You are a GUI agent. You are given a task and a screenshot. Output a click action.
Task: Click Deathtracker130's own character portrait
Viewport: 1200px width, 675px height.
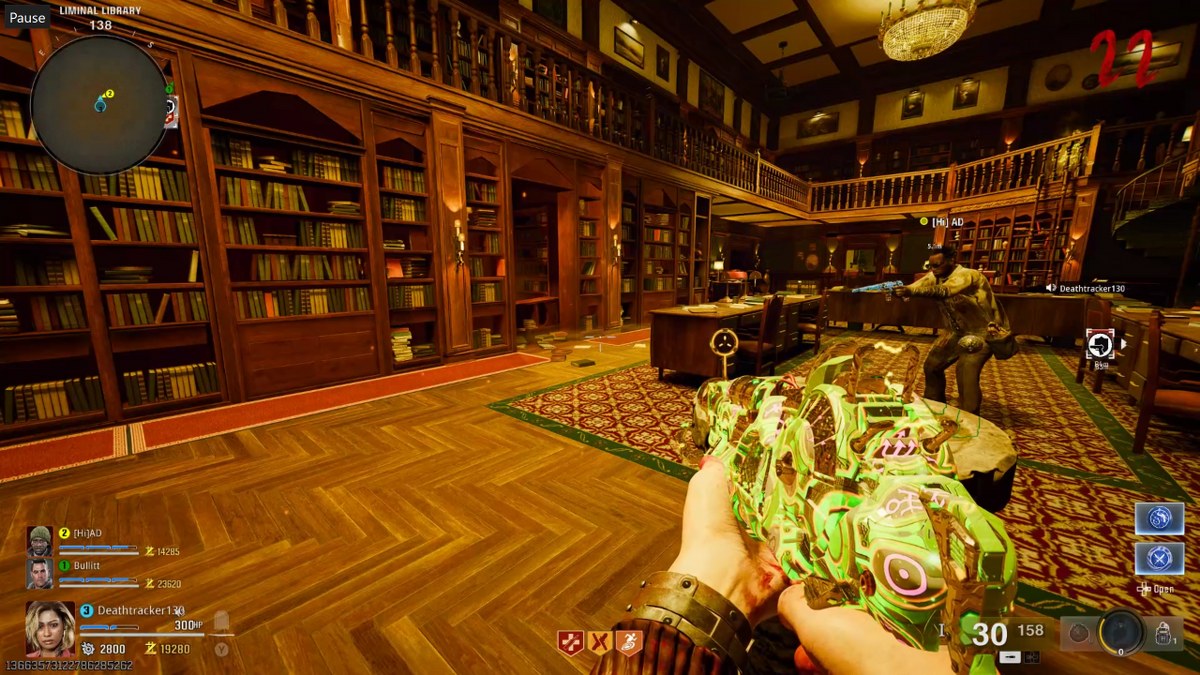point(50,627)
